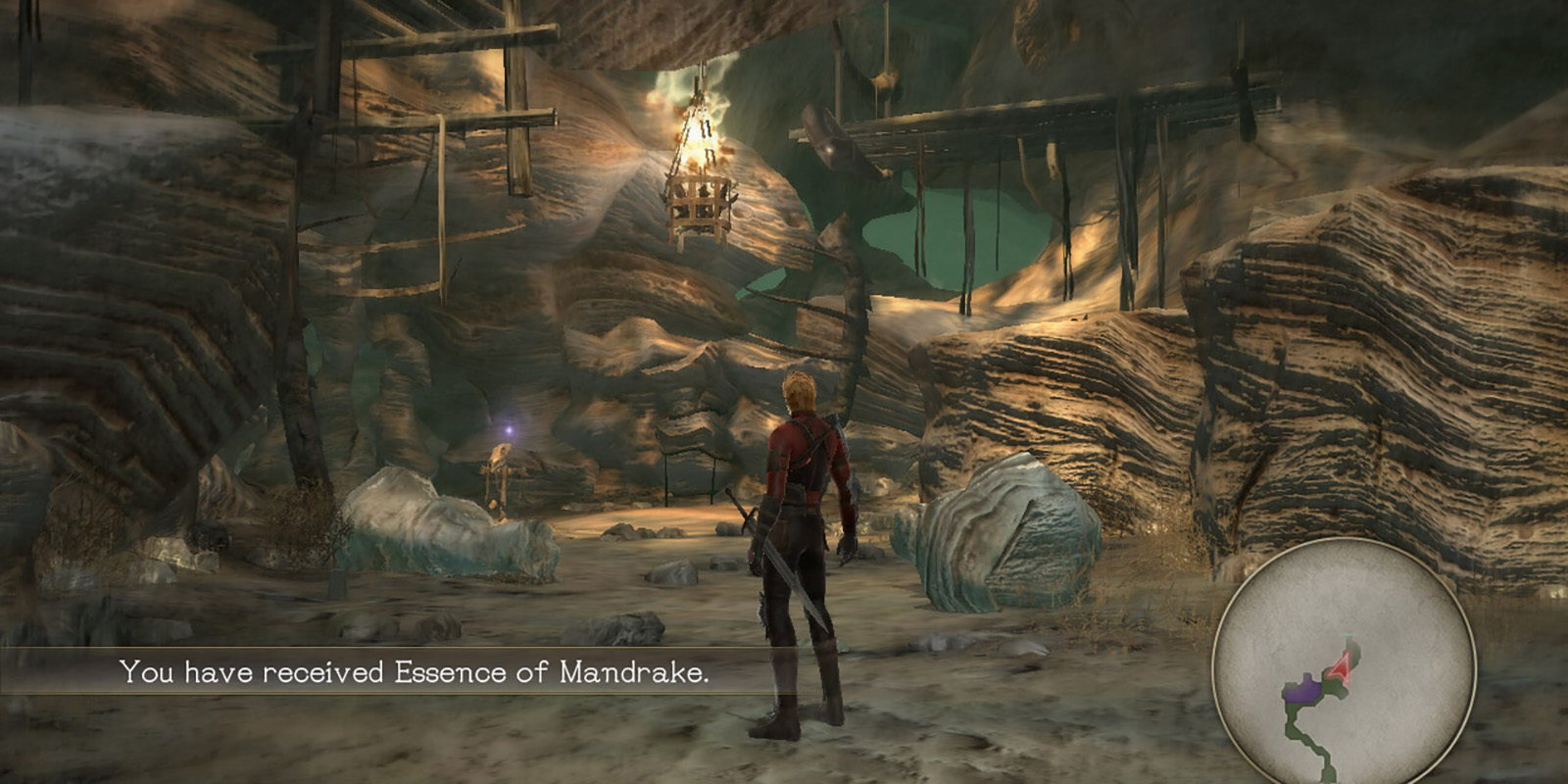Viewport: 1568px width, 784px height.
Task: Click the circular minimap
Action: (x=1344, y=664)
